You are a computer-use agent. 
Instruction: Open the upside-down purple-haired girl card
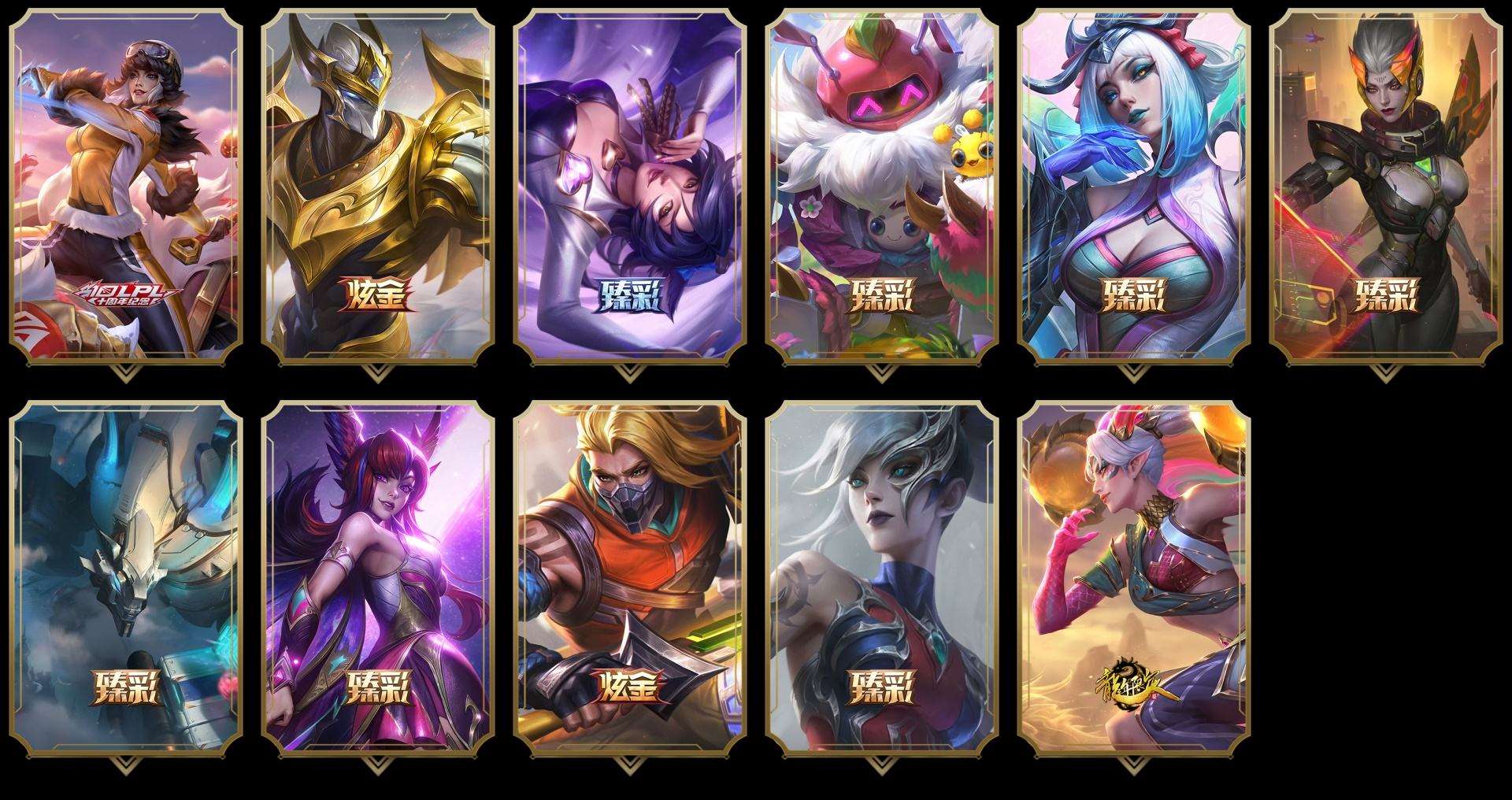630,185
